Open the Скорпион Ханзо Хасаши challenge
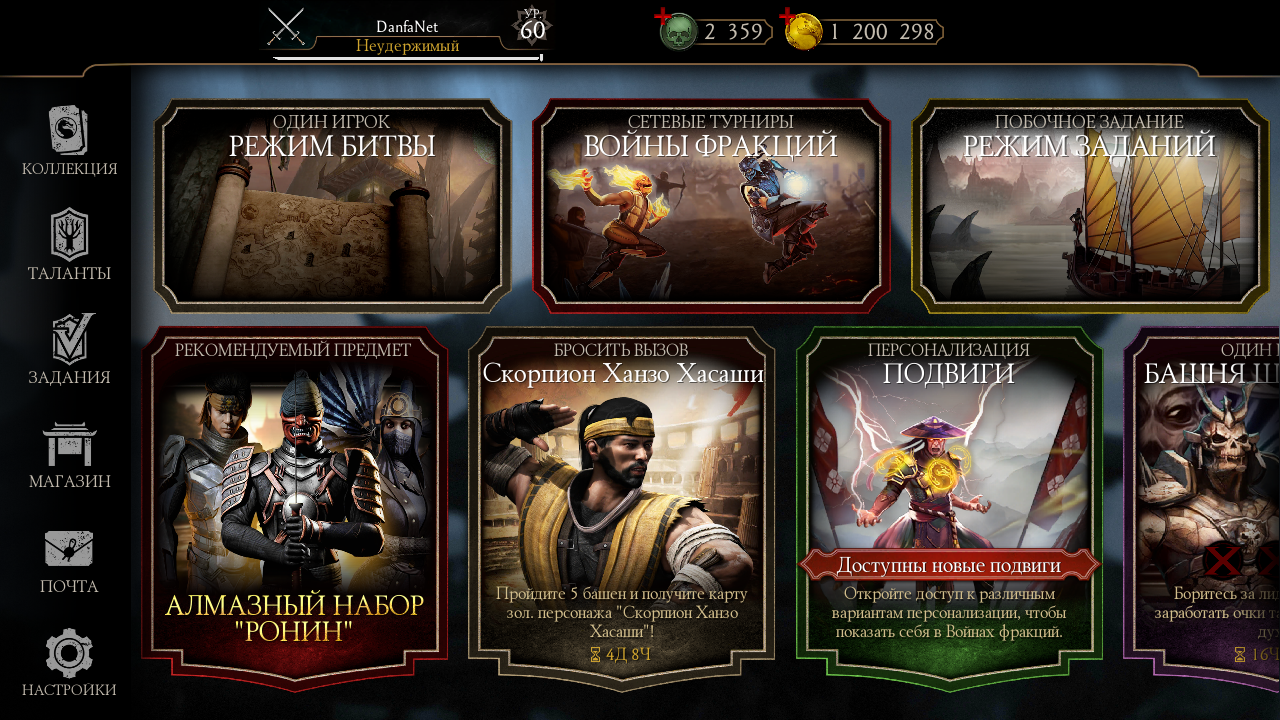The image size is (1280, 720). pos(621,508)
